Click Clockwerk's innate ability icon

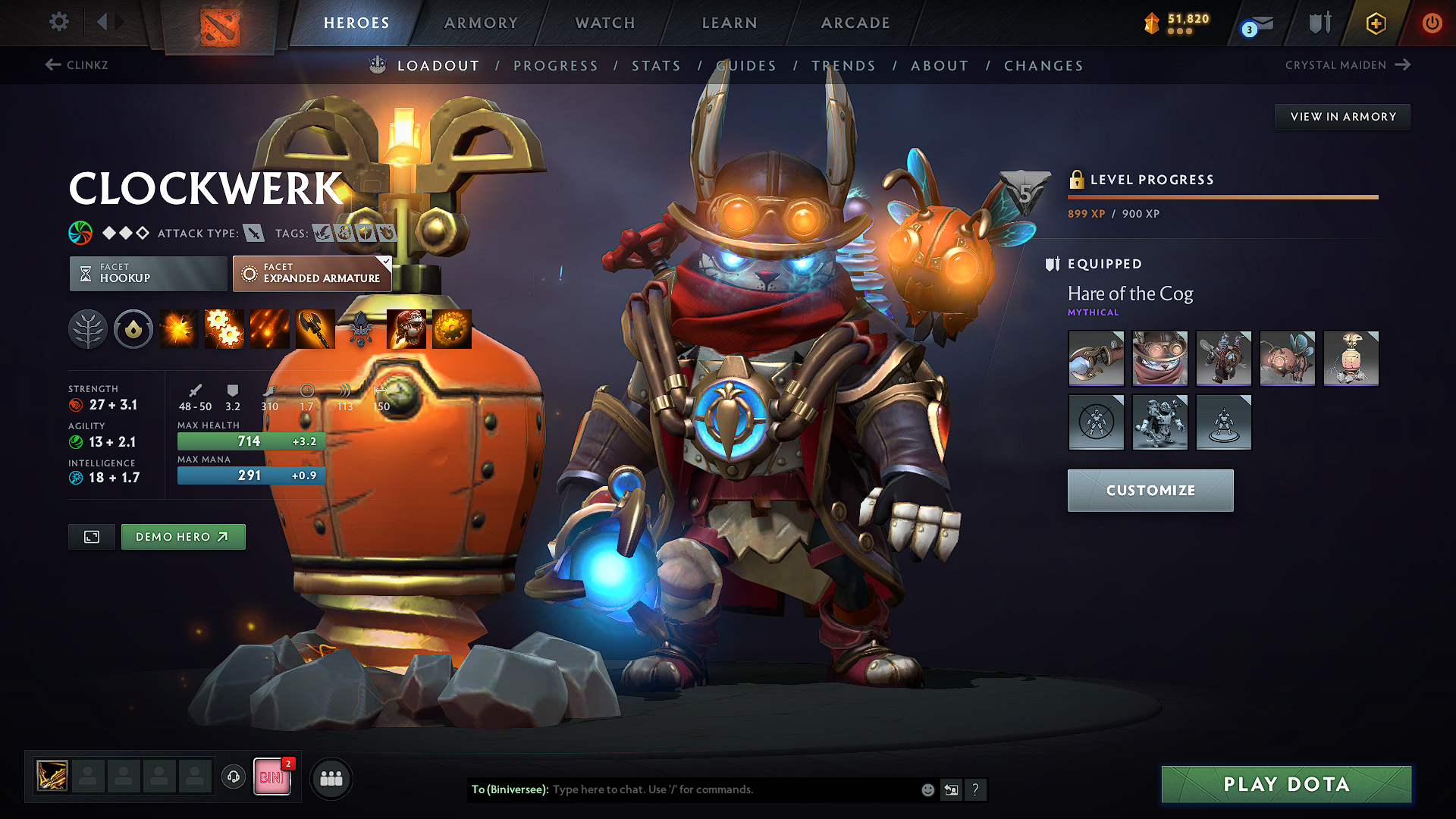point(133,328)
